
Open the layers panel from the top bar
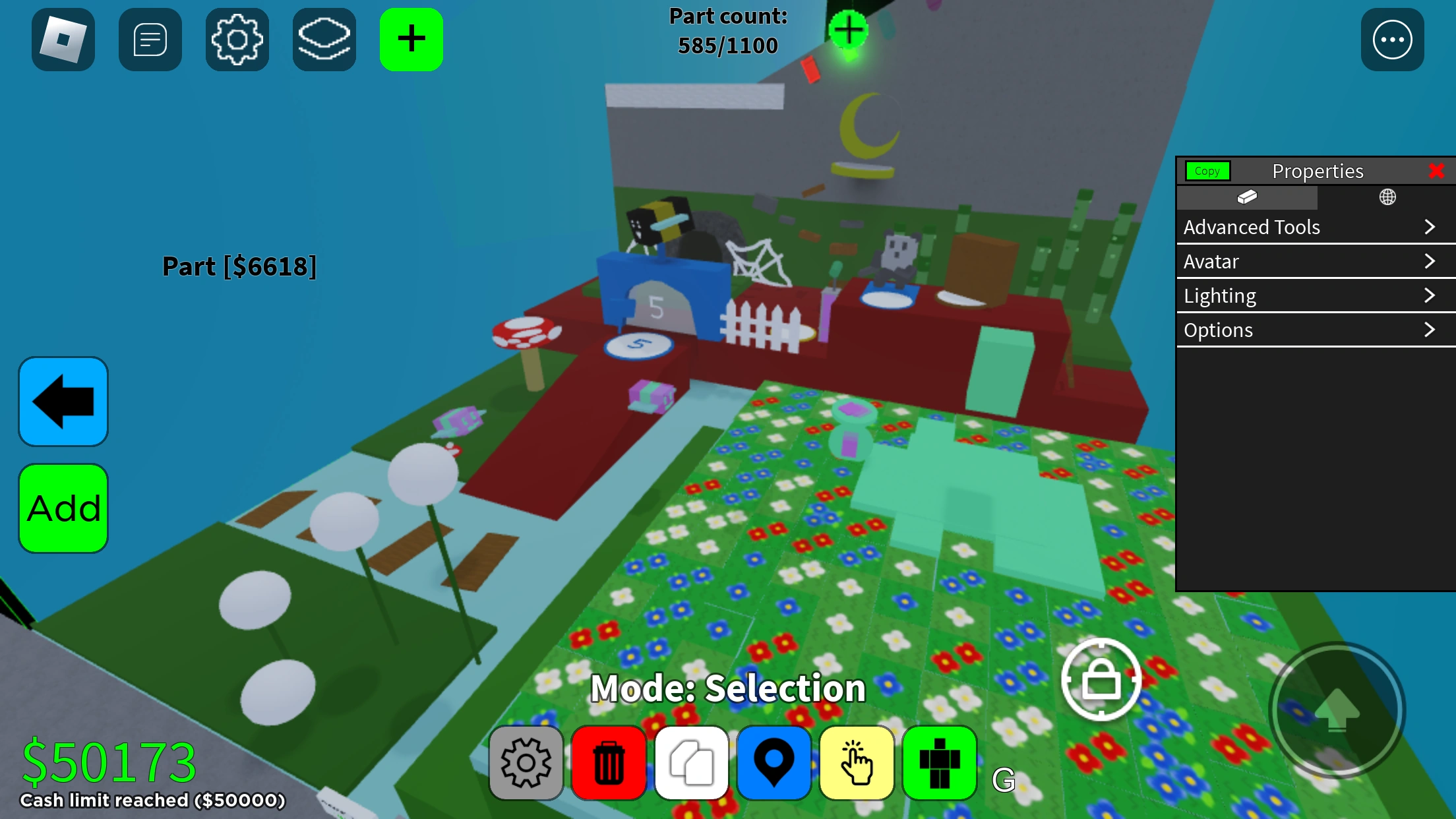(324, 40)
